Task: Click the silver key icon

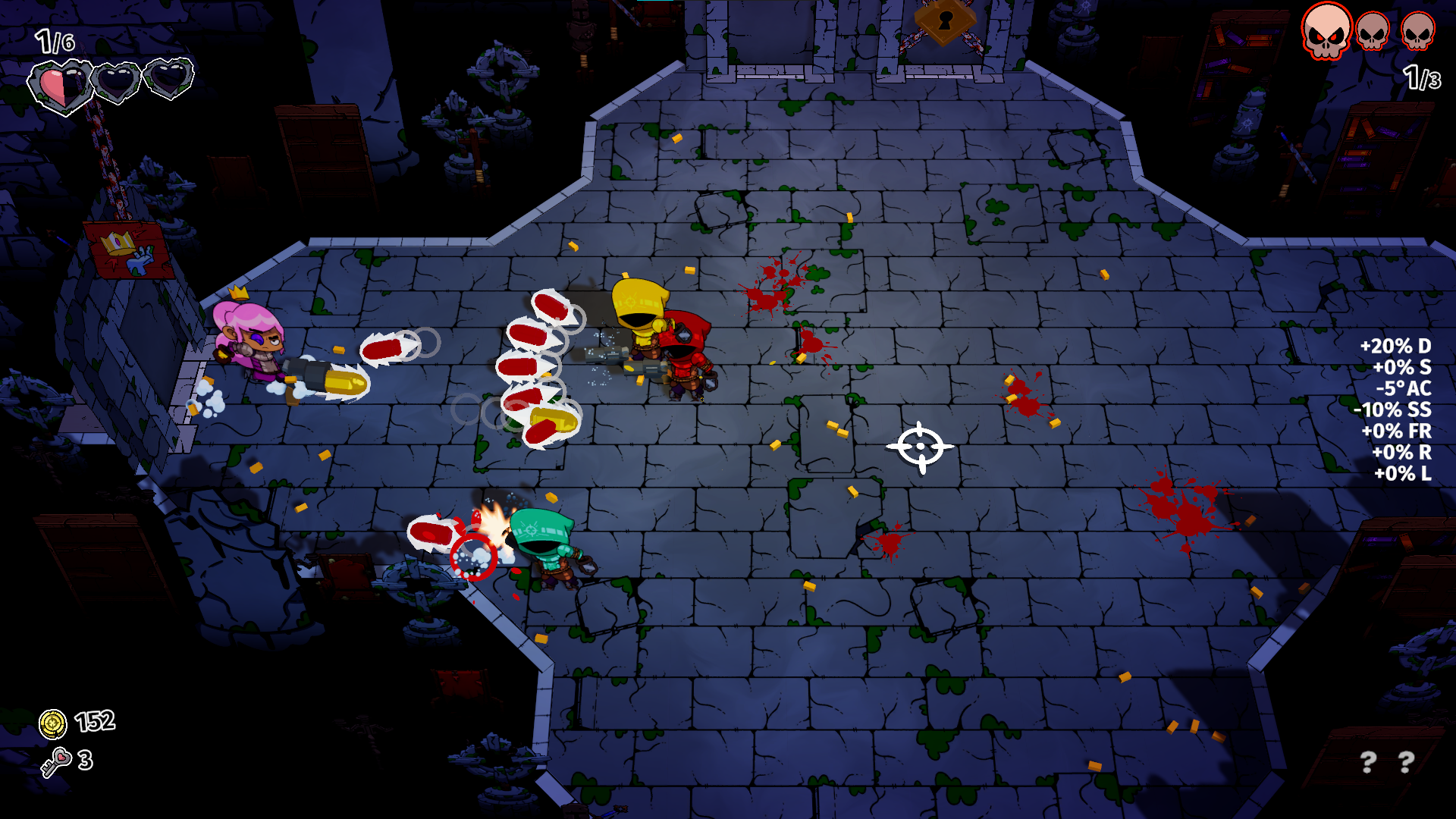Action: click(55, 761)
